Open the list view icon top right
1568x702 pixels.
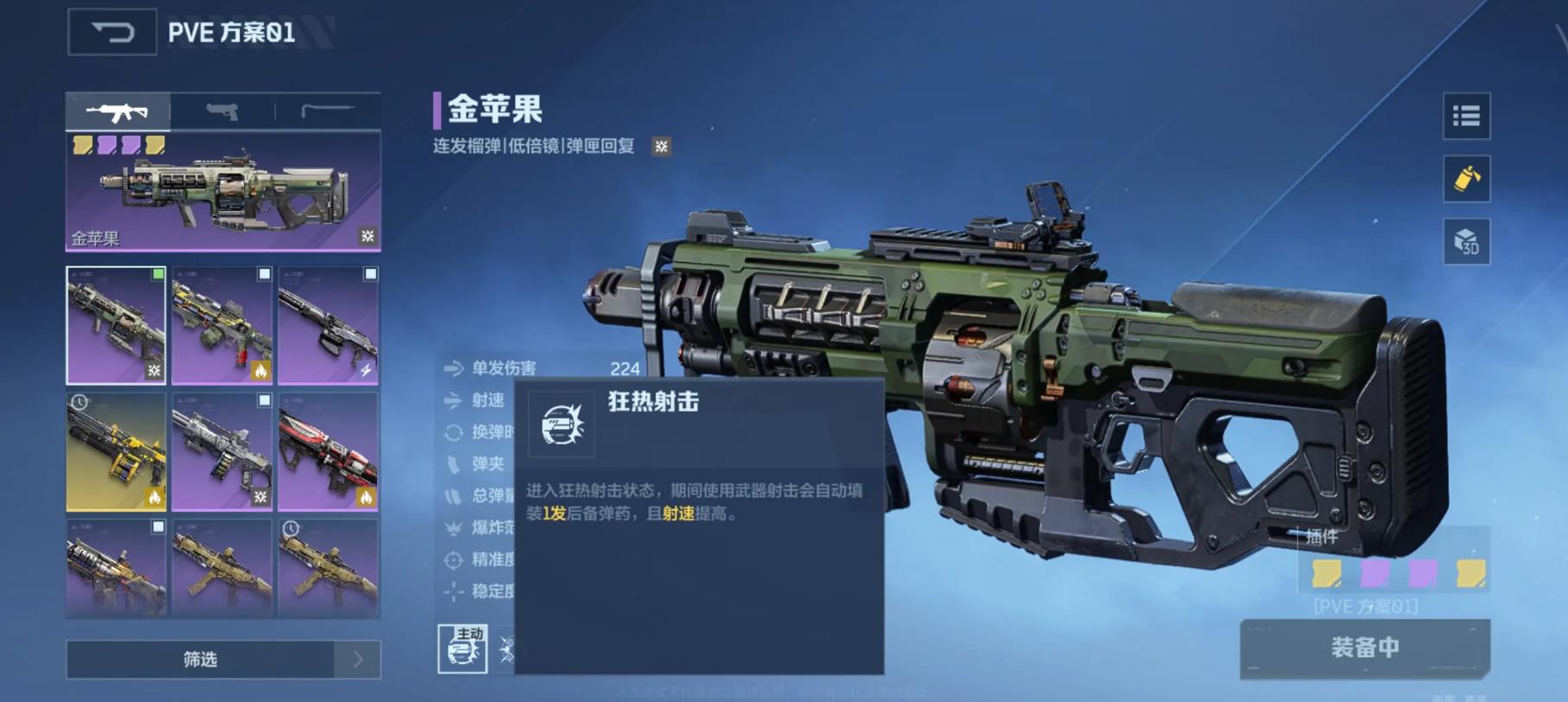tap(1468, 118)
